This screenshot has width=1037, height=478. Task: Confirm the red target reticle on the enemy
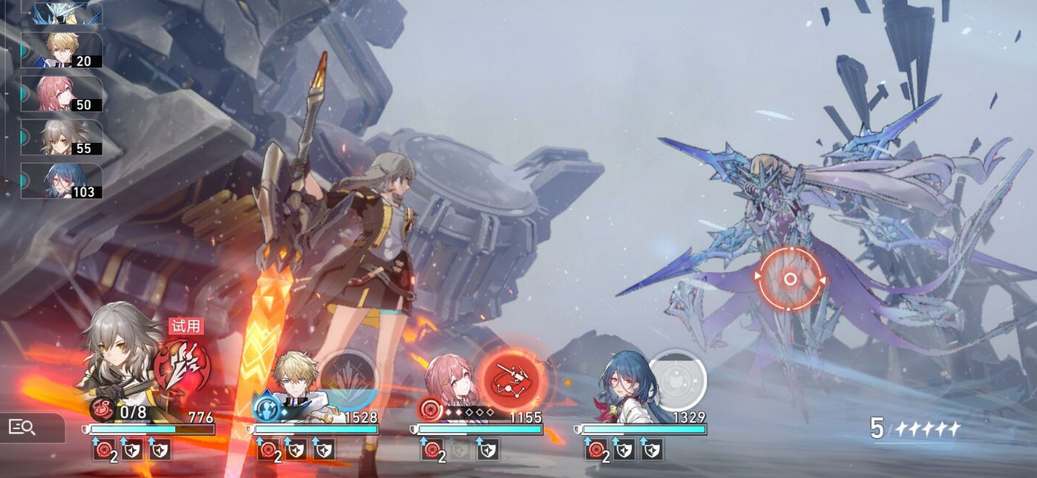pyautogui.click(x=789, y=278)
